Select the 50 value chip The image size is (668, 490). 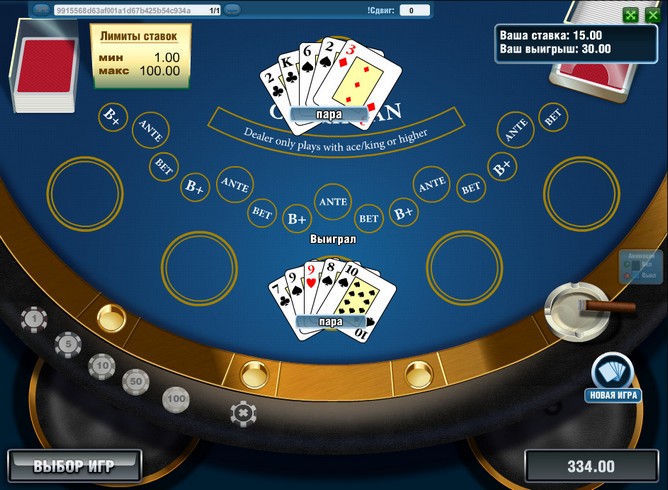[x=136, y=381]
